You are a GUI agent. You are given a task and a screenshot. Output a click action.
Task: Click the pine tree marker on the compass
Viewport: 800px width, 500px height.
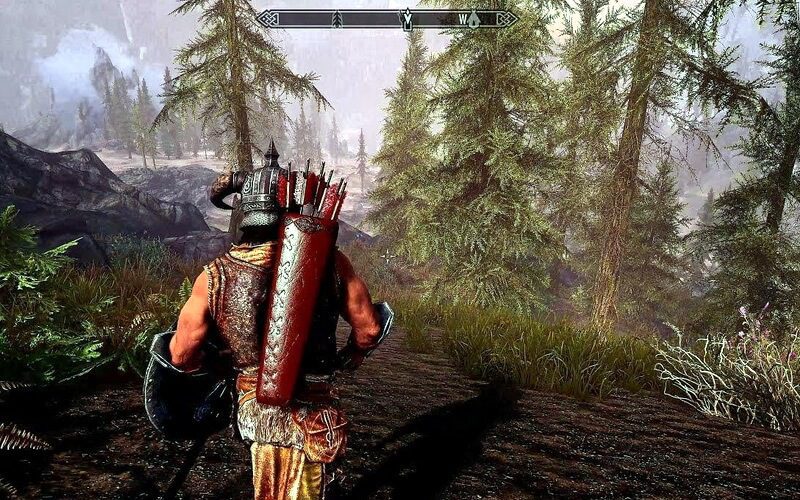pos(337,18)
